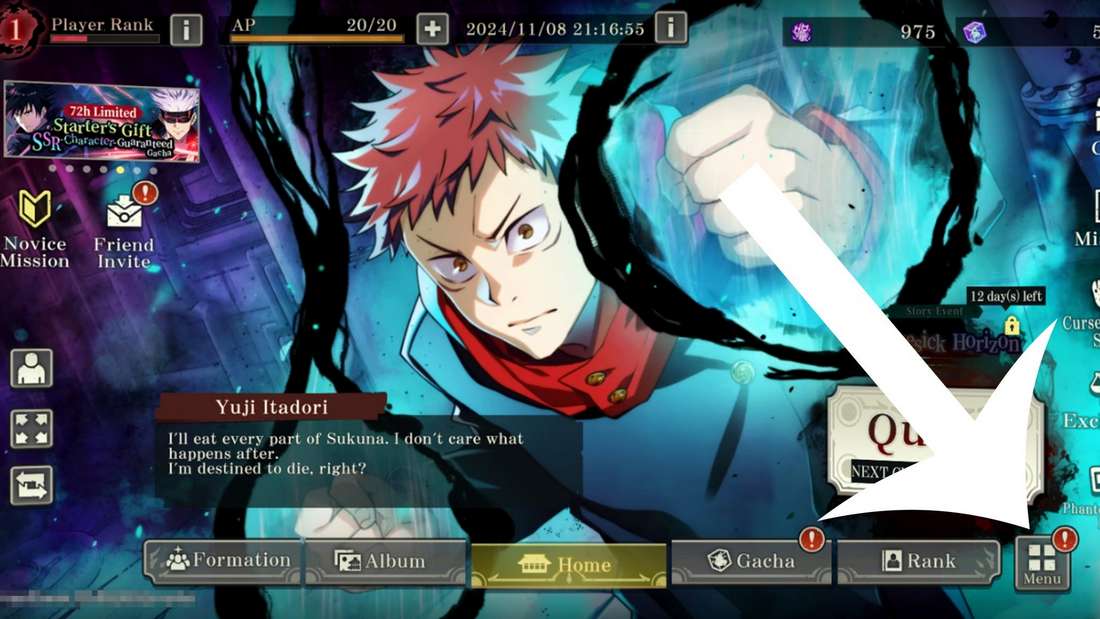Open the Menu grid button
The image size is (1100, 619).
click(1042, 565)
